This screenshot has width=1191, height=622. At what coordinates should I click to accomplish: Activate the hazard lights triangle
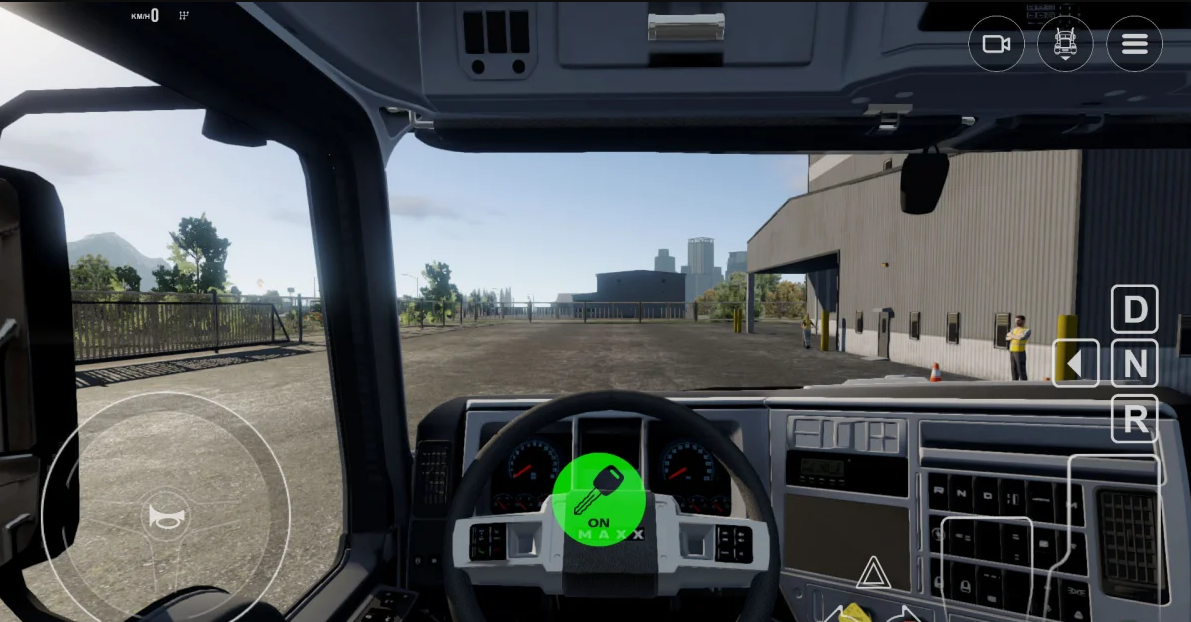[873, 574]
